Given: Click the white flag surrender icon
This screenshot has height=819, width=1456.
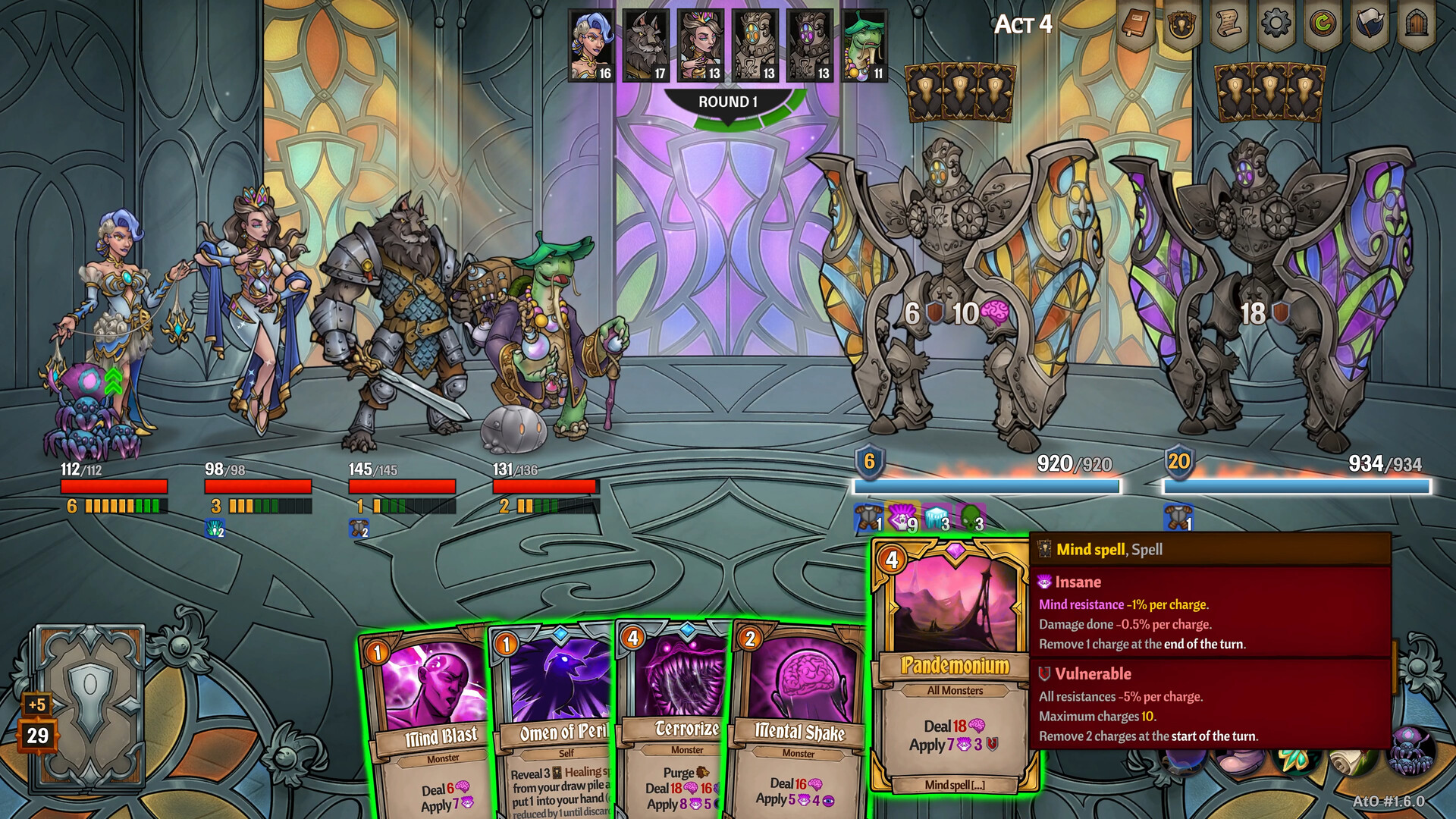Looking at the screenshot, I should click(1370, 25).
